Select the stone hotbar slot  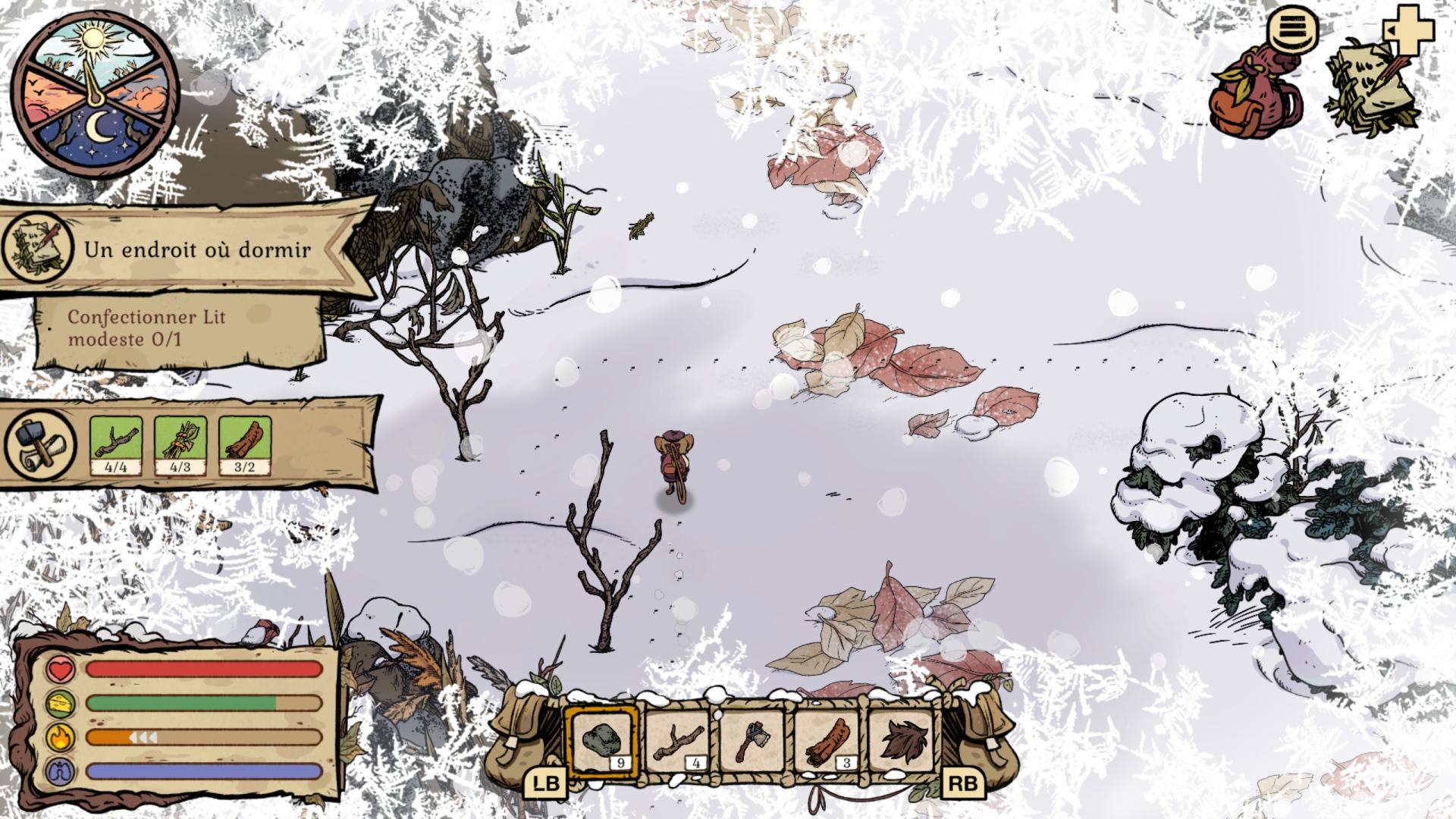click(x=602, y=741)
